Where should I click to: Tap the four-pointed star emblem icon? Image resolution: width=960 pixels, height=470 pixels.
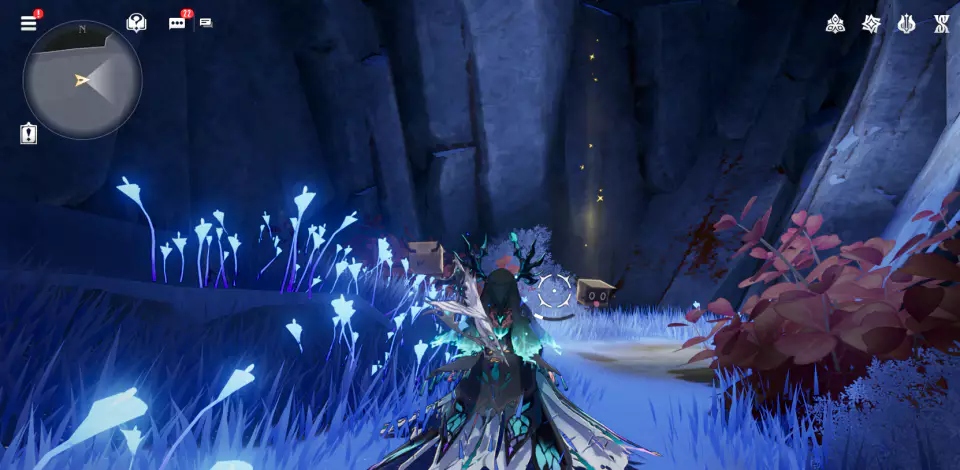point(872,23)
